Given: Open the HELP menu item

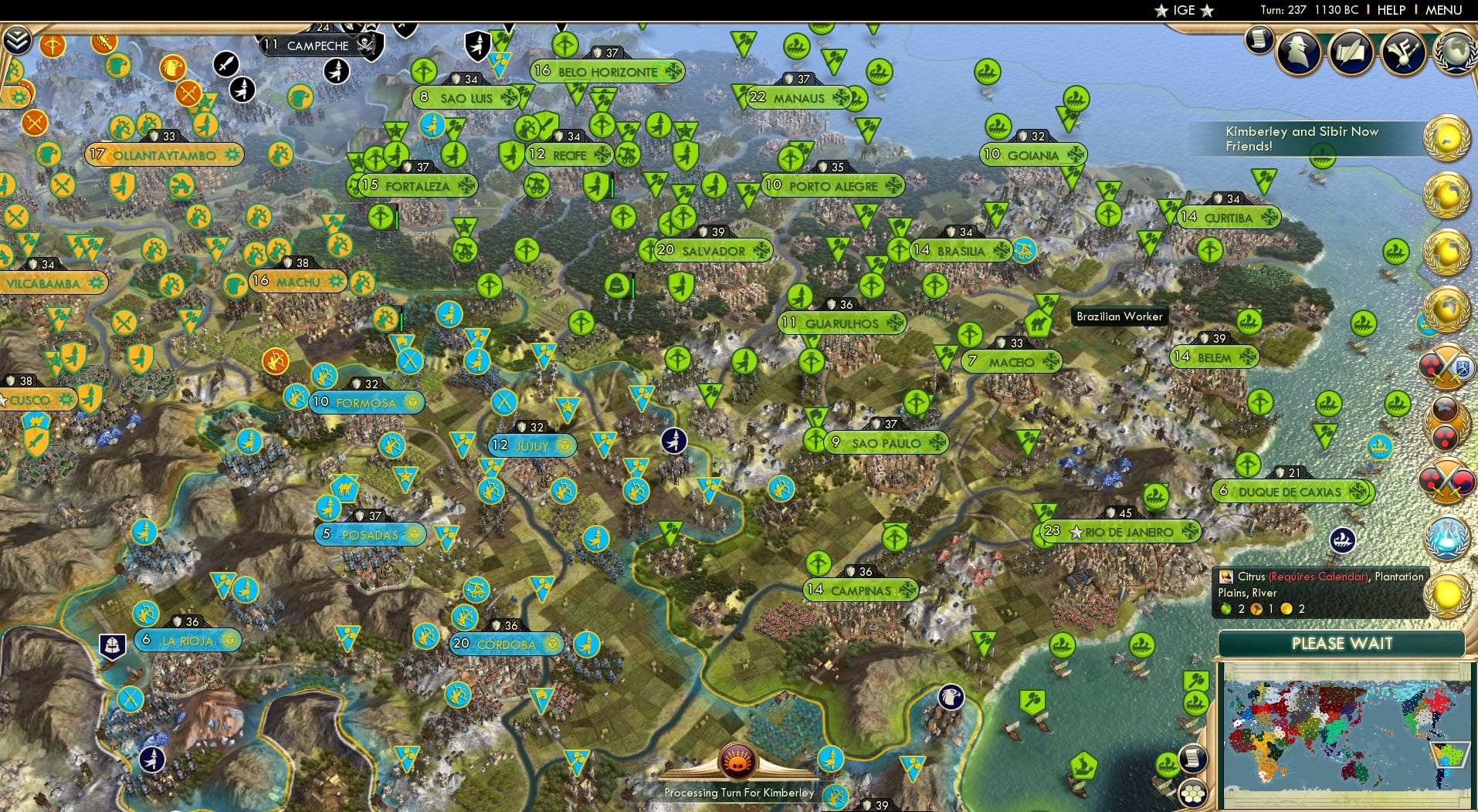Looking at the screenshot, I should point(1390,10).
